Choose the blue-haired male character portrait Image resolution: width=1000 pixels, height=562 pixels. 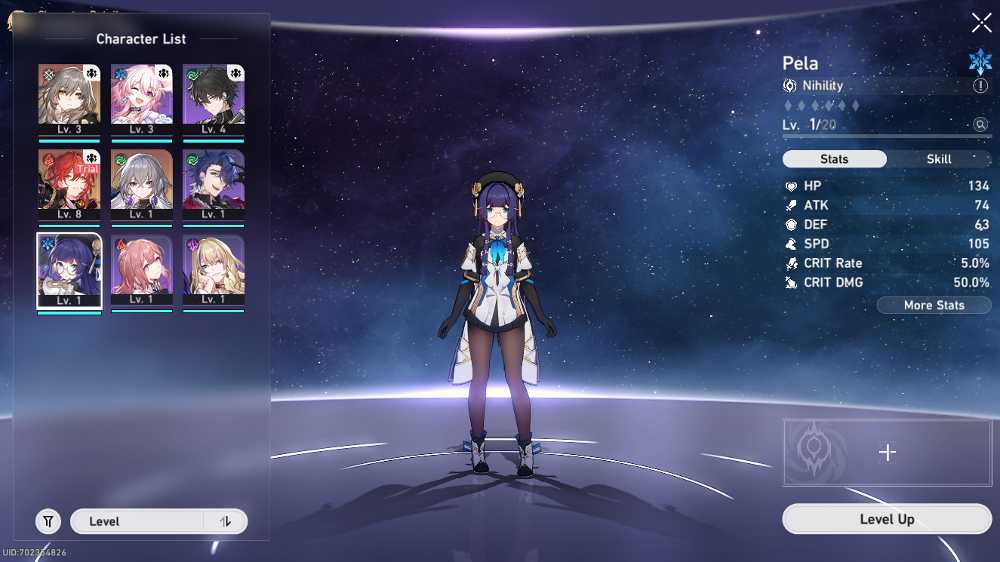pos(213,182)
